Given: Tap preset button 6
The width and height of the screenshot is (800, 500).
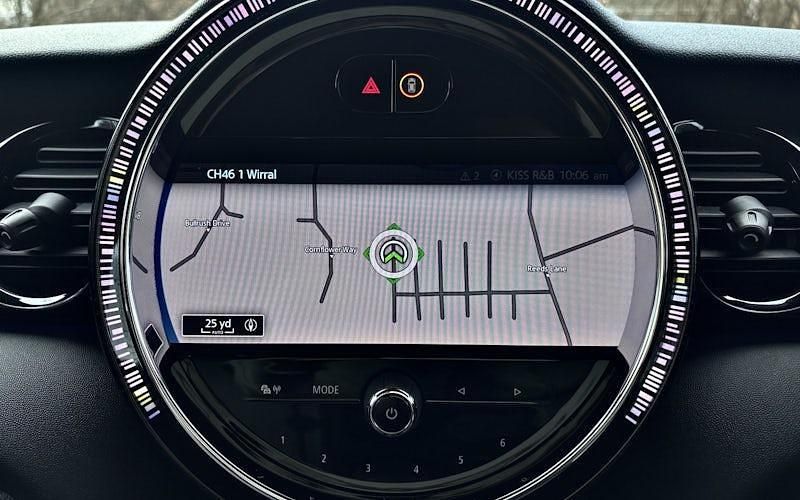Looking at the screenshot, I should point(502,442).
